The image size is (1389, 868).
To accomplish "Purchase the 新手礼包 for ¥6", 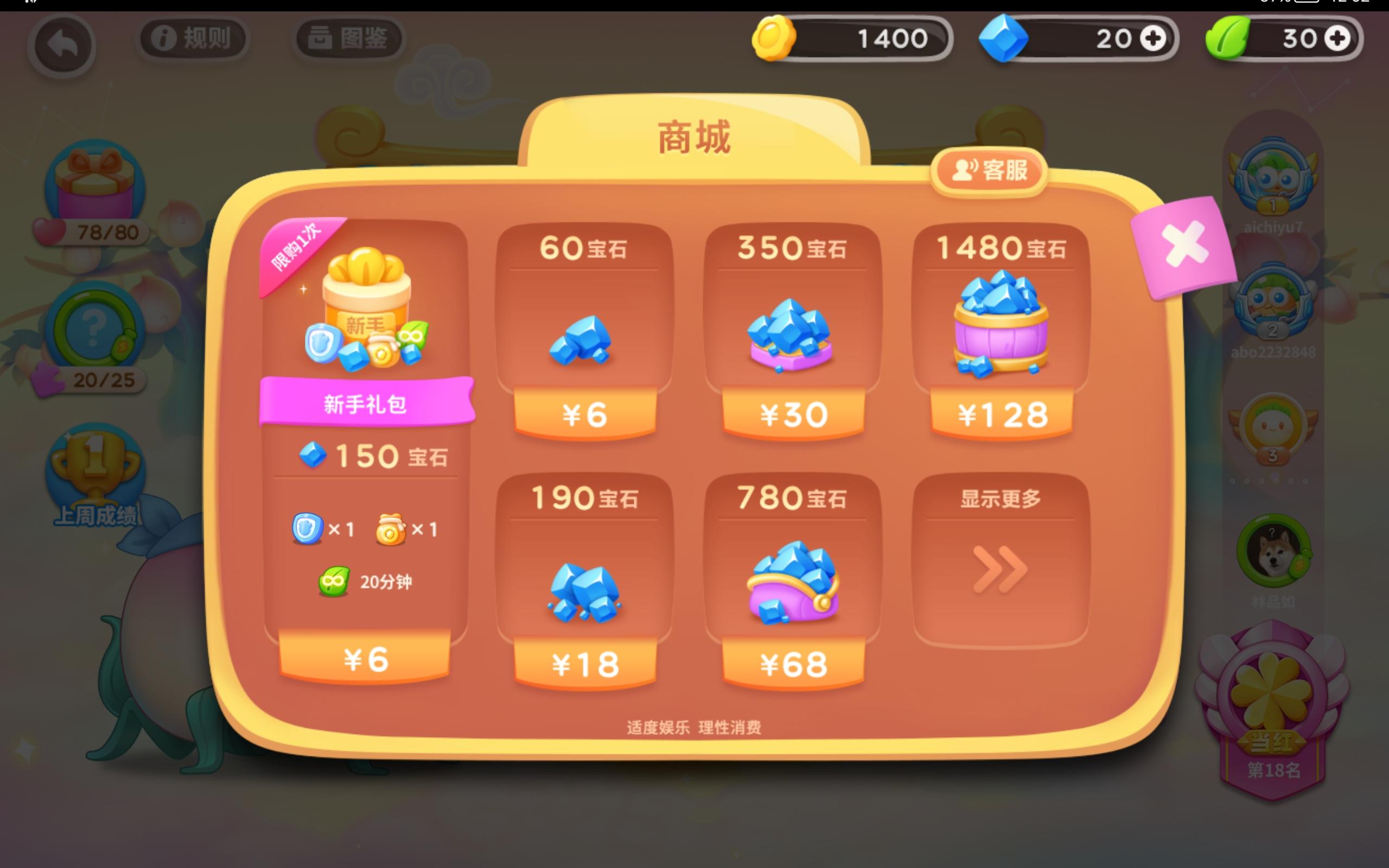I will [367, 659].
